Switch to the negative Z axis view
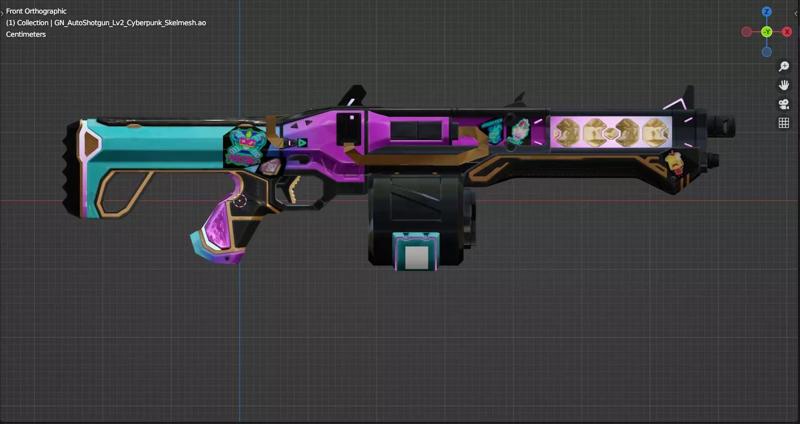This screenshot has height=424, width=800. [767, 51]
